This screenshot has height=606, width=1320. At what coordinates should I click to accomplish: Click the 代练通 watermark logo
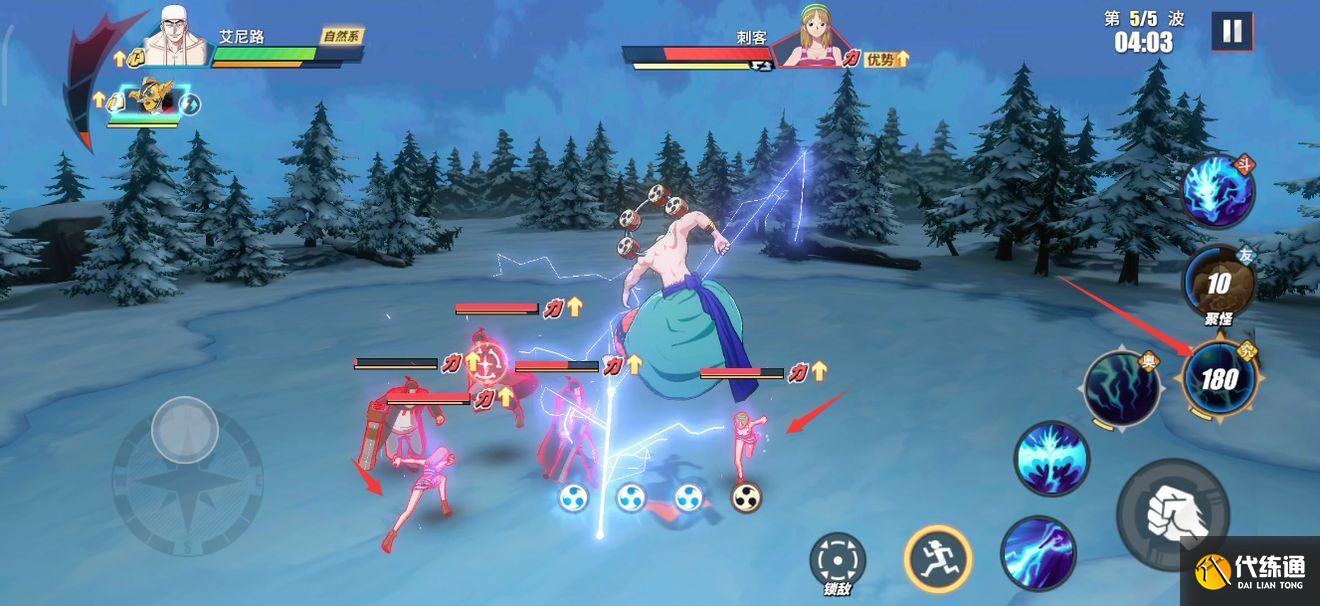tap(1250, 572)
